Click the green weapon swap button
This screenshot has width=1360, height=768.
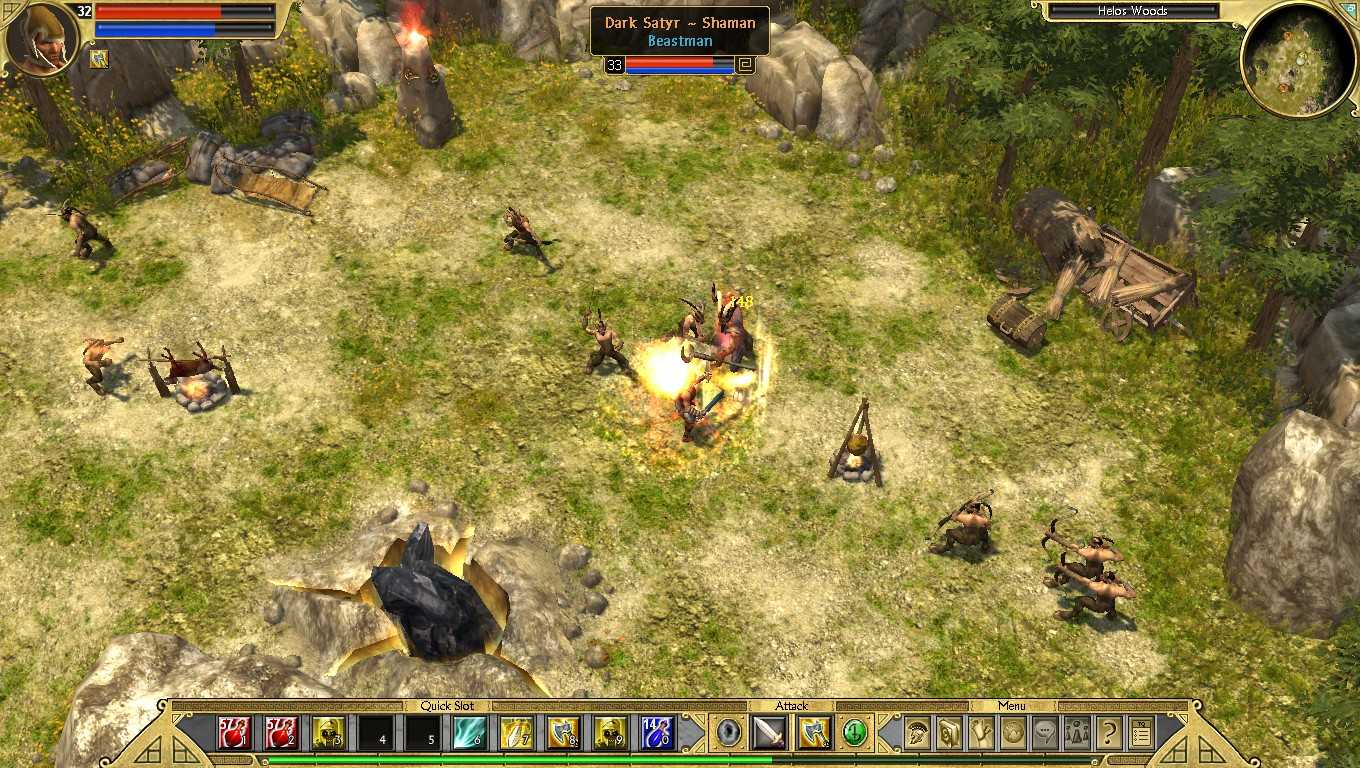coord(855,733)
